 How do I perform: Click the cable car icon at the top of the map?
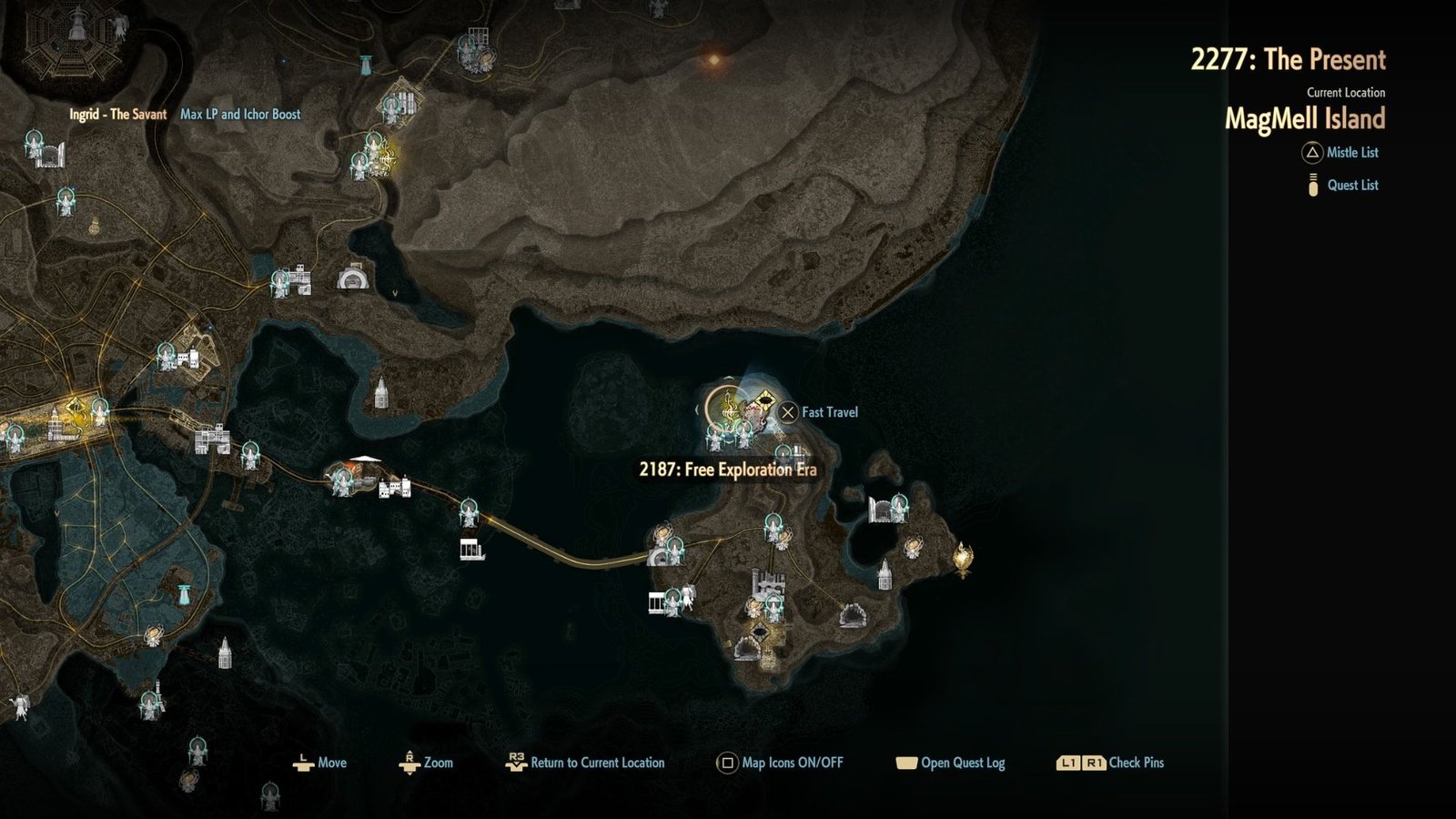pos(366,66)
